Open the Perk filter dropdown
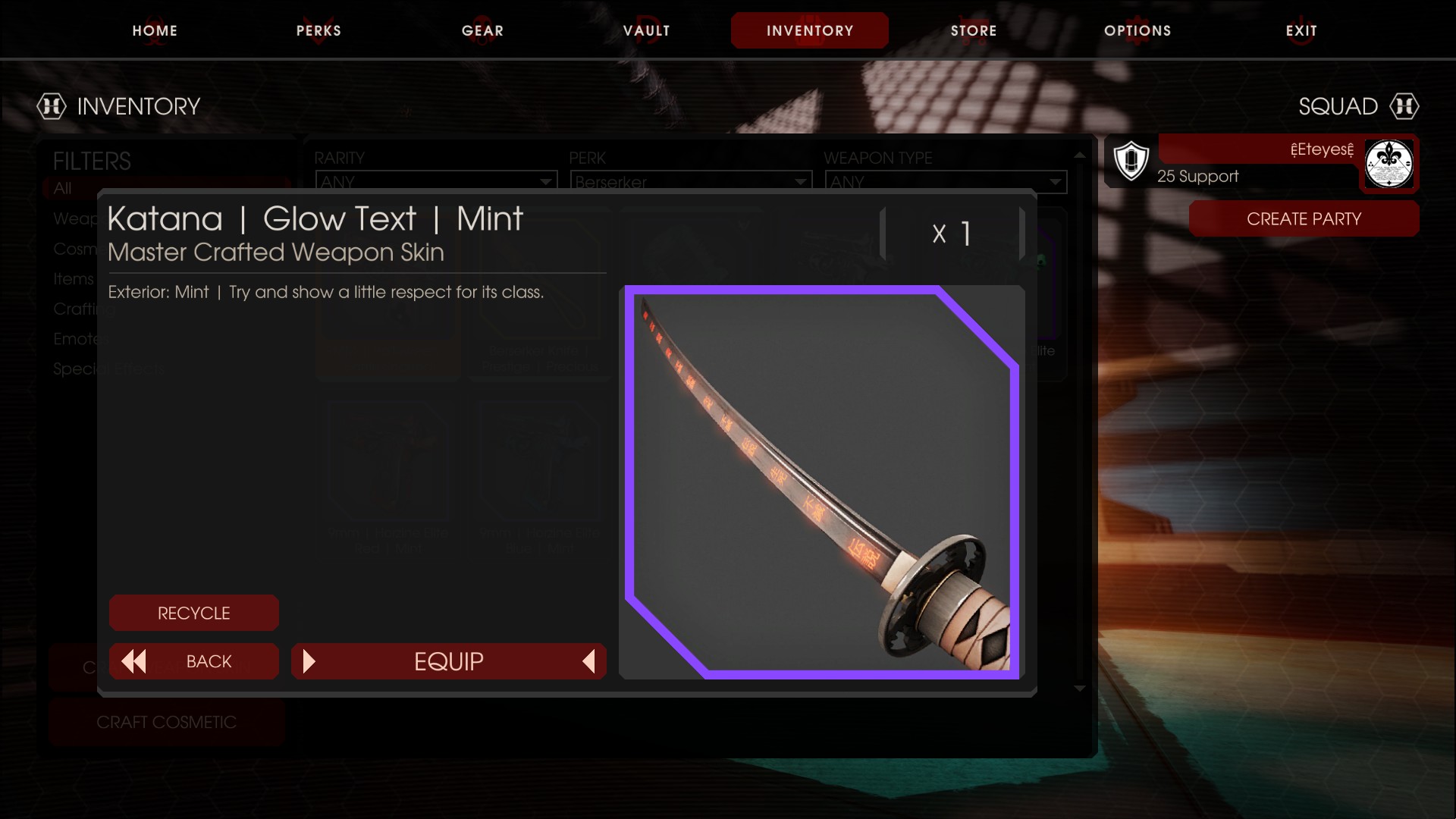 (690, 181)
